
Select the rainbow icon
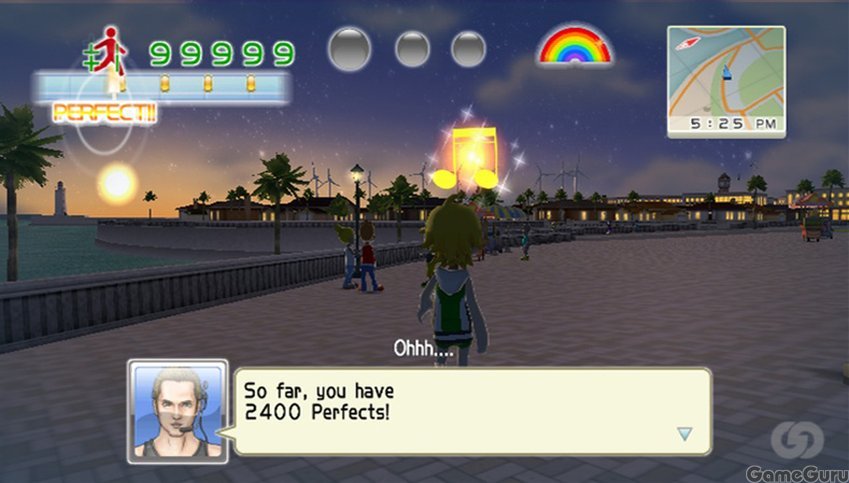[574, 46]
